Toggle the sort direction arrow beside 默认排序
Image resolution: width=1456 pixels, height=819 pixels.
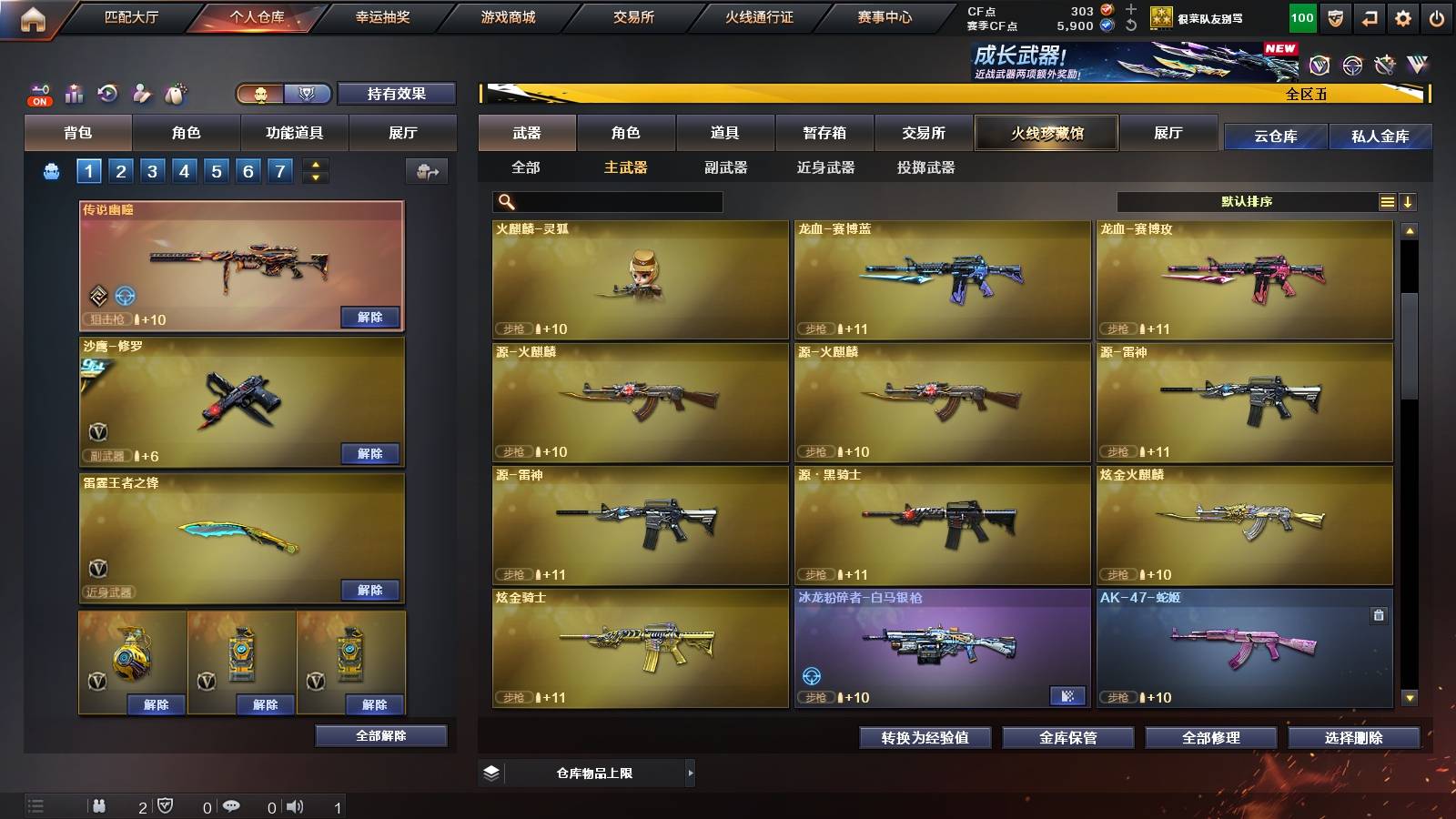tap(1409, 201)
